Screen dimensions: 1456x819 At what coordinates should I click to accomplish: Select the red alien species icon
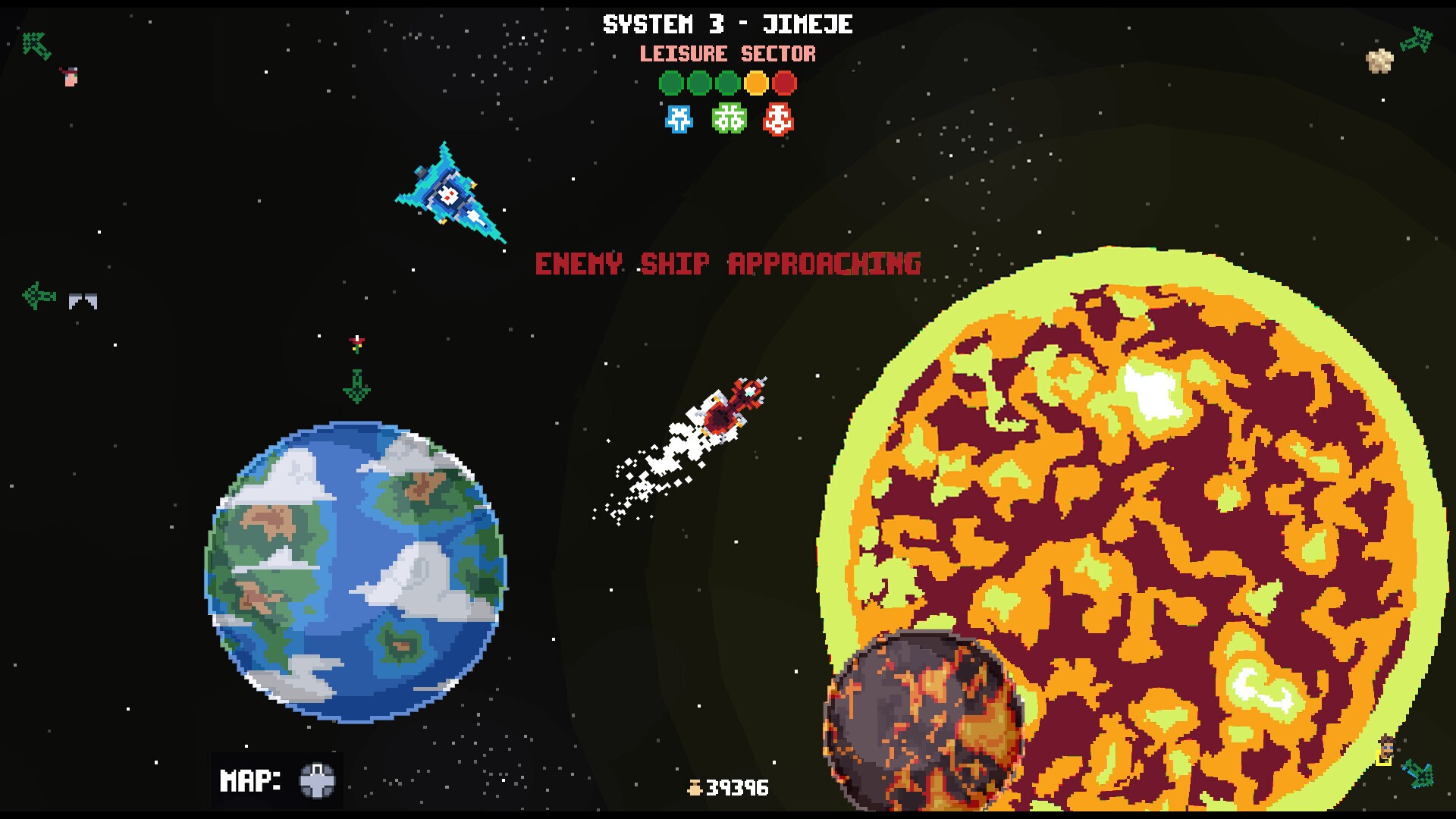point(777,119)
